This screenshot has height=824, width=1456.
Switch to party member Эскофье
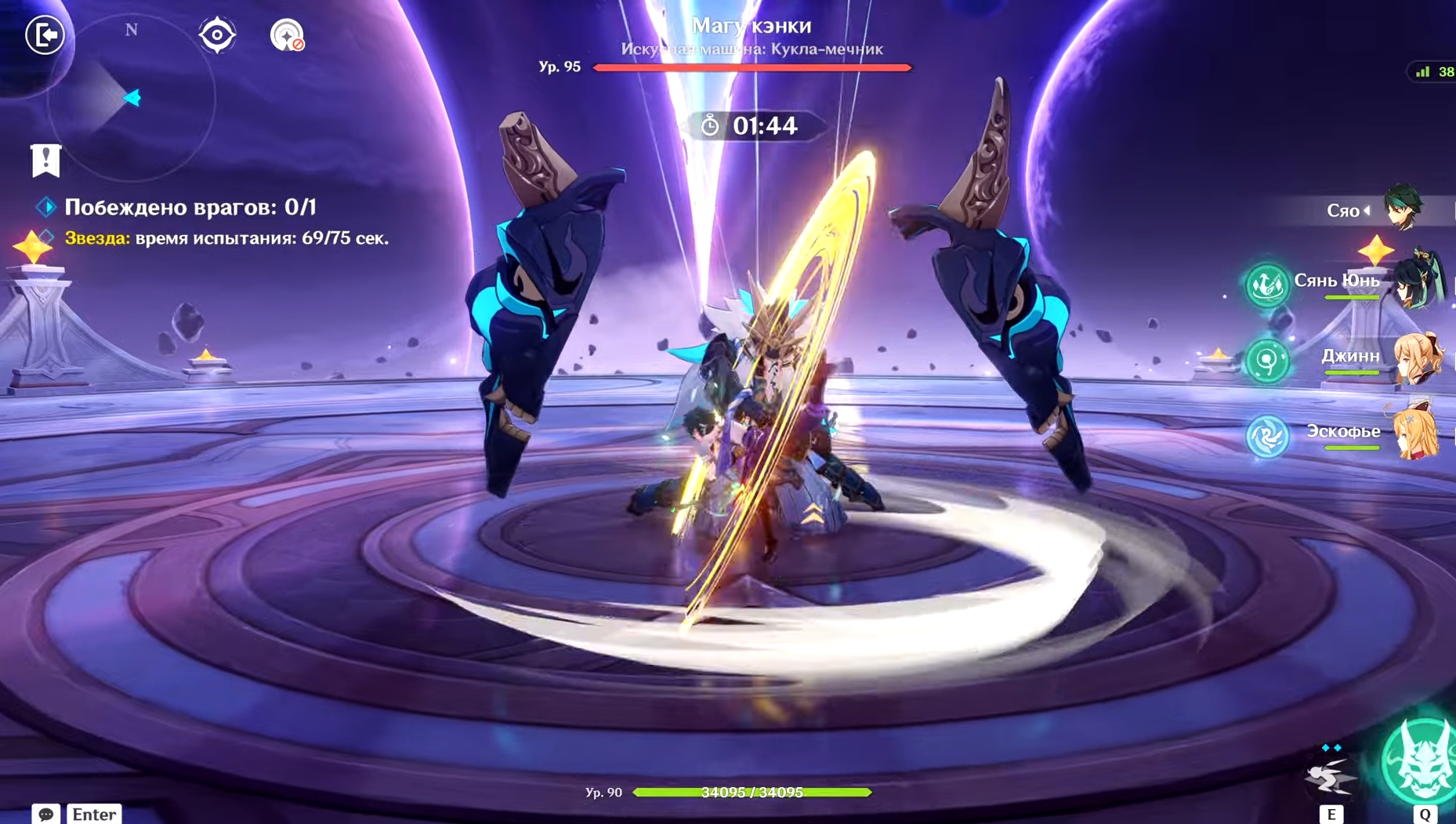point(1418,433)
